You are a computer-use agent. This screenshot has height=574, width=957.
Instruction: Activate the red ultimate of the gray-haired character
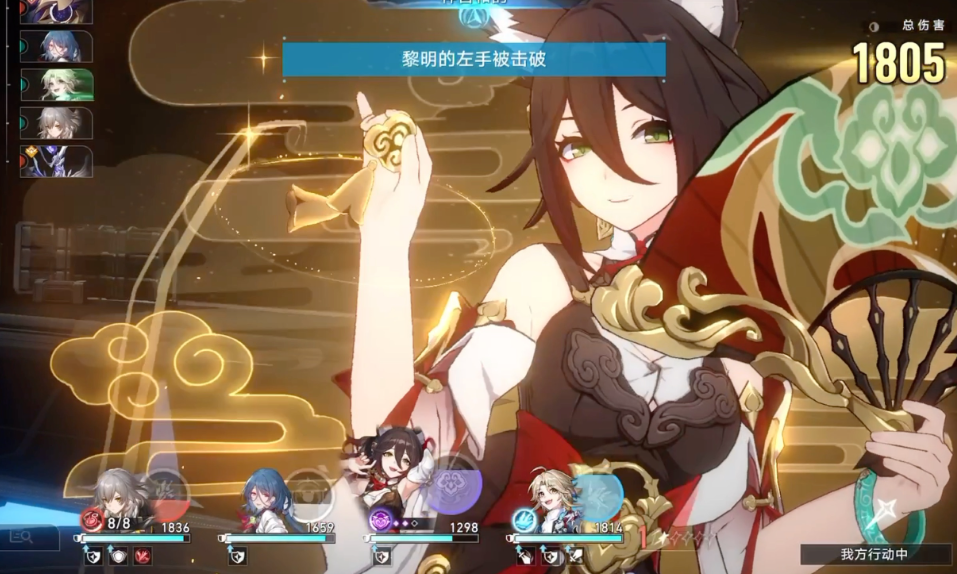tap(166, 491)
